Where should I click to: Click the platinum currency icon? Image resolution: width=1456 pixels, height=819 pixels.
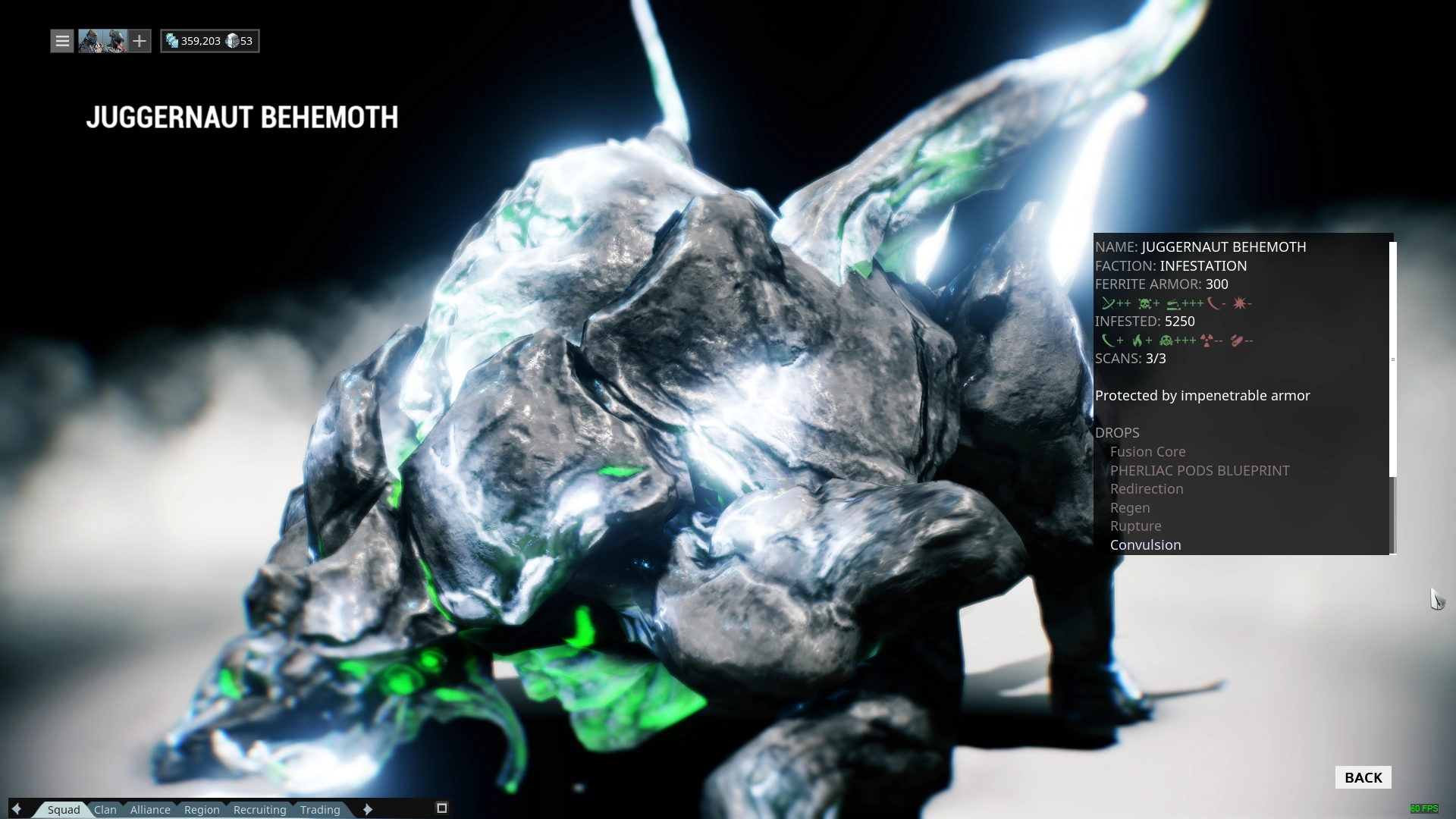(232, 41)
